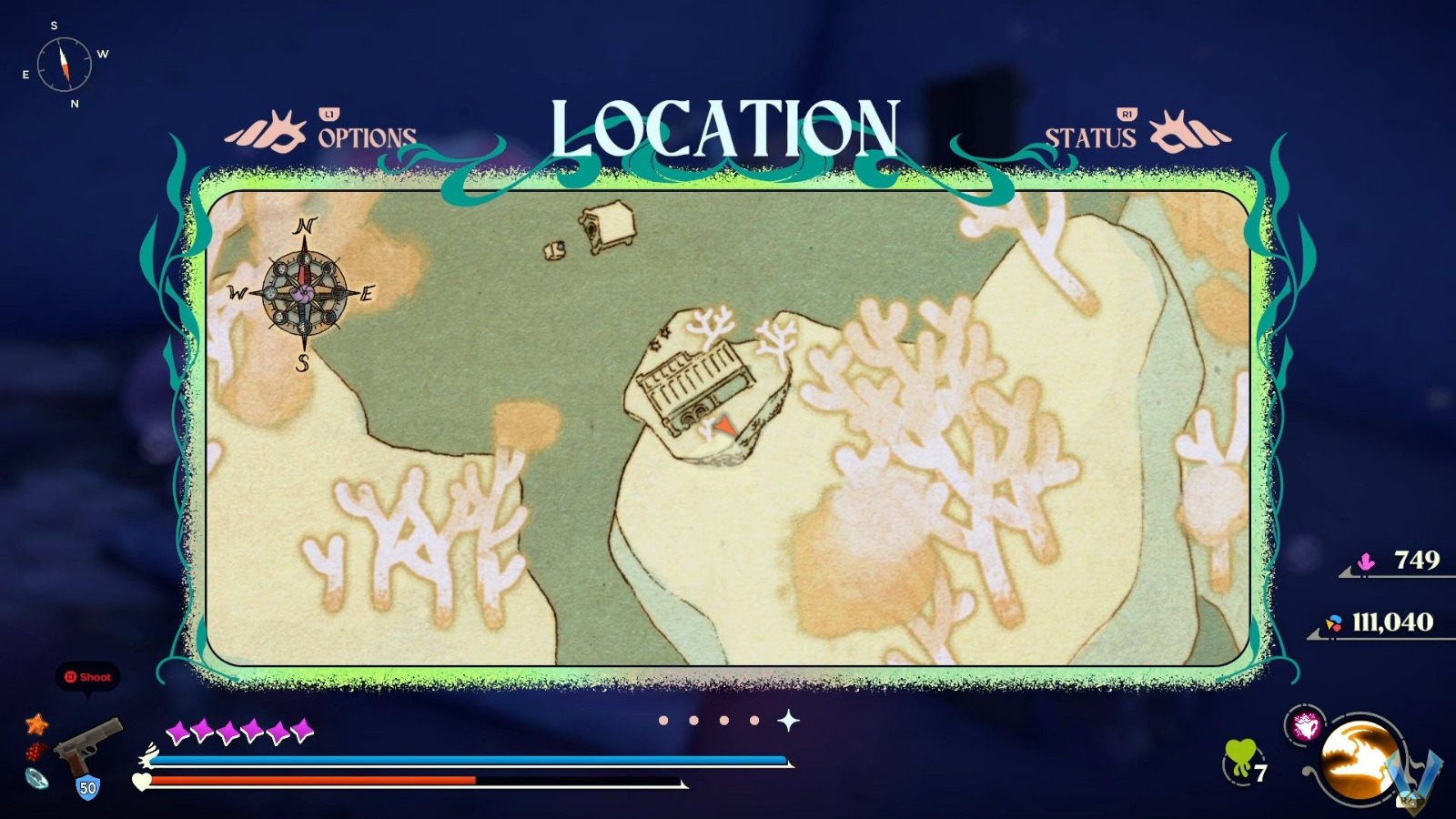Click the Shoot button prompt
The width and height of the screenshot is (1456, 819).
pos(87,677)
